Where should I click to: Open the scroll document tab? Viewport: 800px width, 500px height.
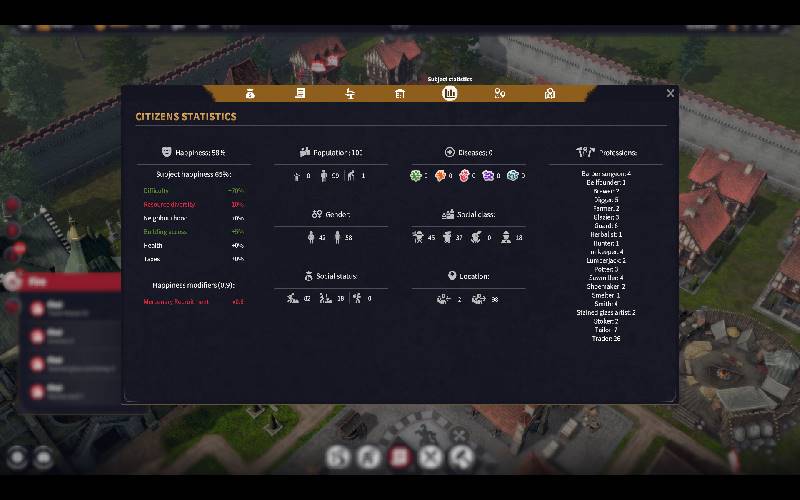[299, 94]
